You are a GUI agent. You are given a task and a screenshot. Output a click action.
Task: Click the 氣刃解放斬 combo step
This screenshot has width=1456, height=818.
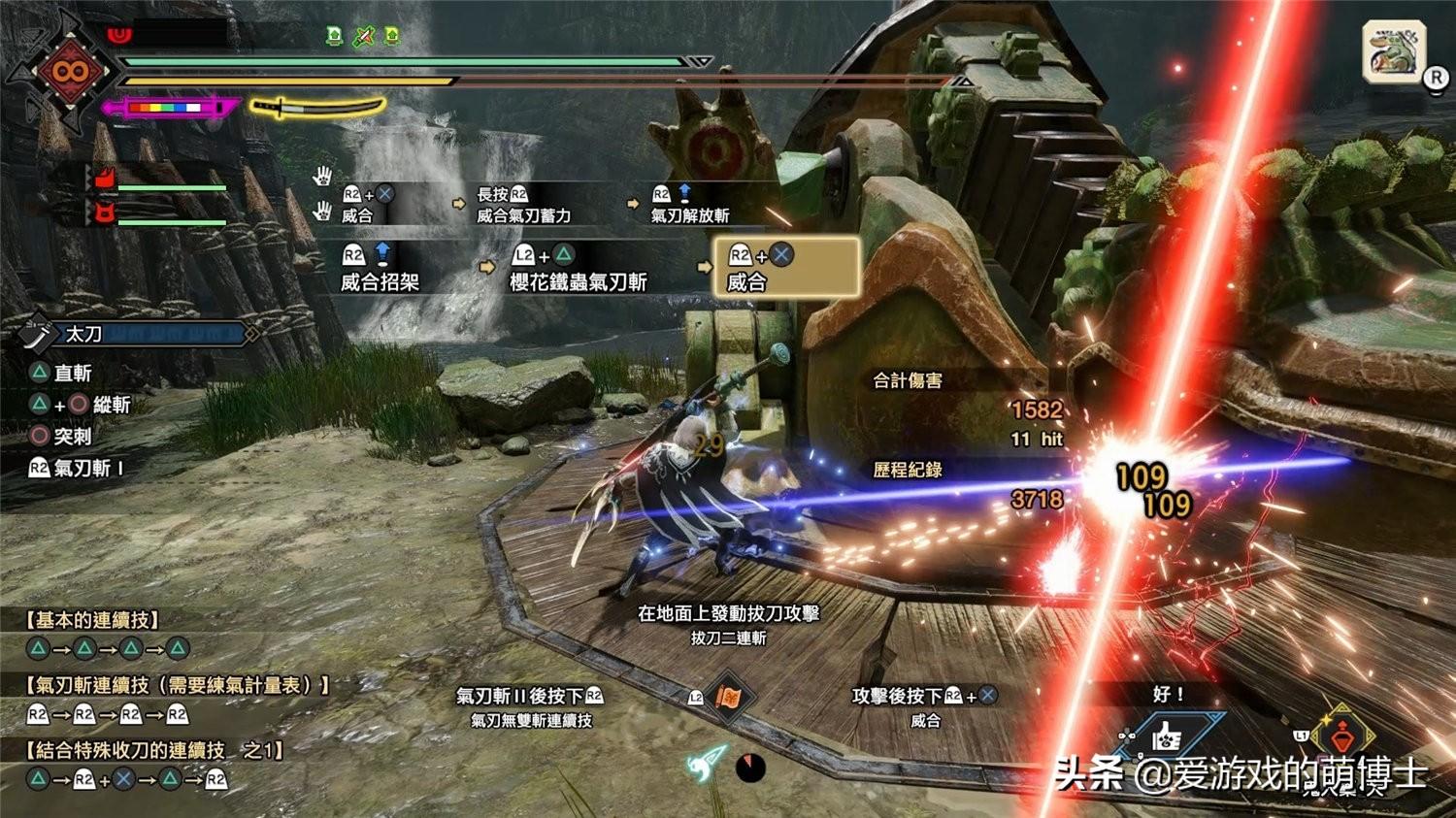pos(689,205)
